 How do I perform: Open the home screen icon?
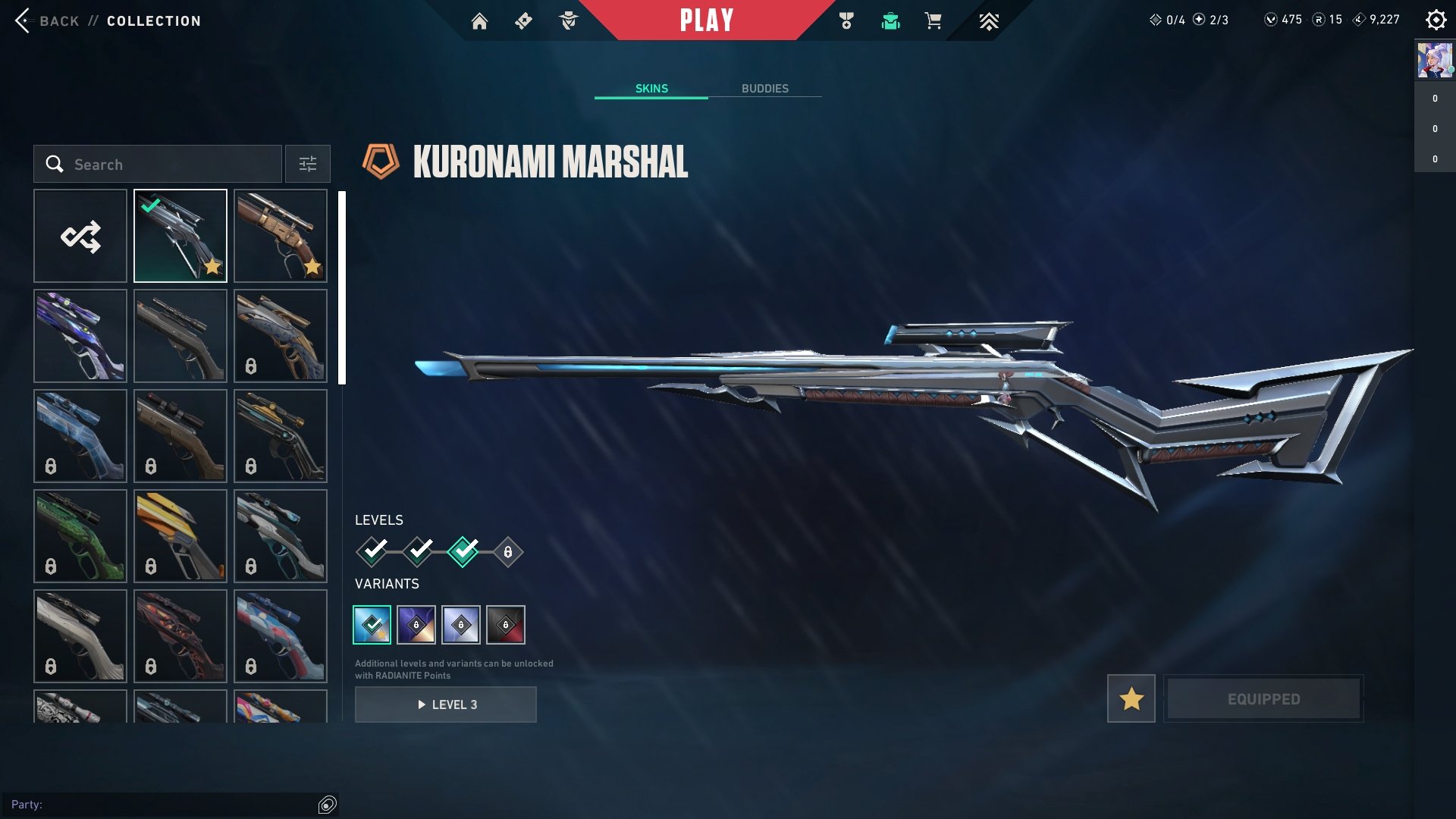tap(479, 21)
